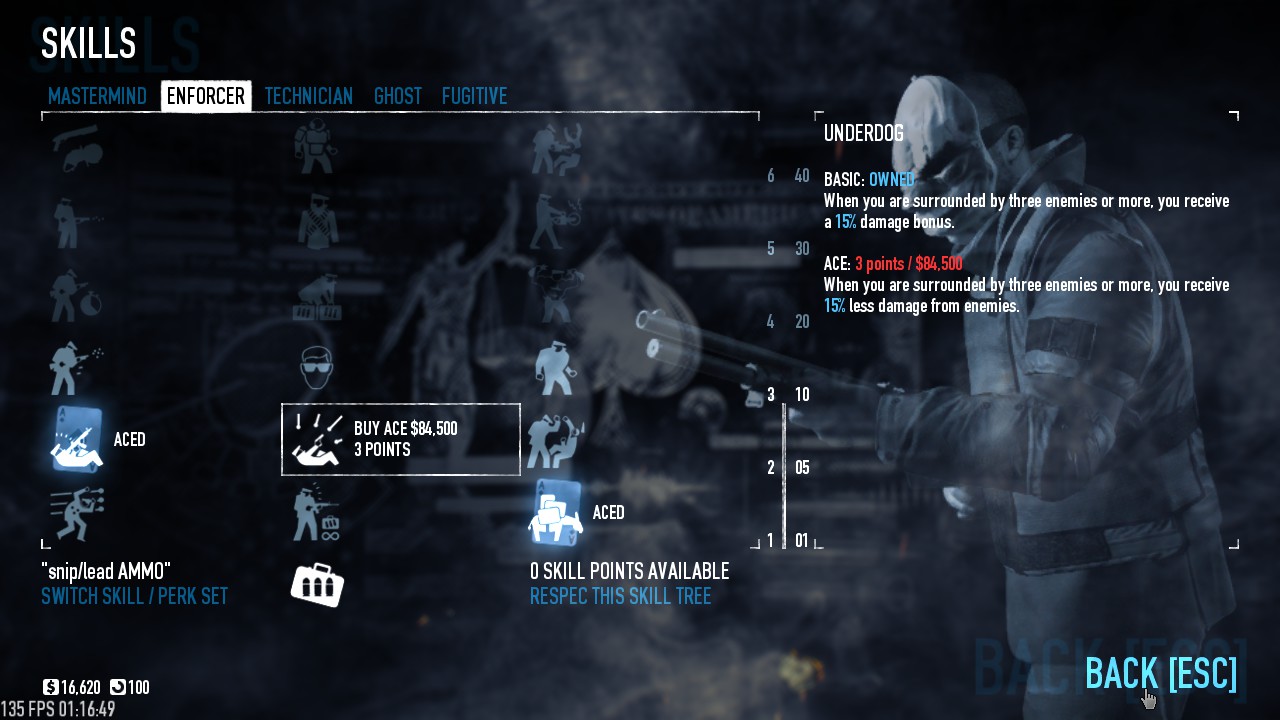
Task: Select the shotgun skill icon at top left
Action: point(75,150)
